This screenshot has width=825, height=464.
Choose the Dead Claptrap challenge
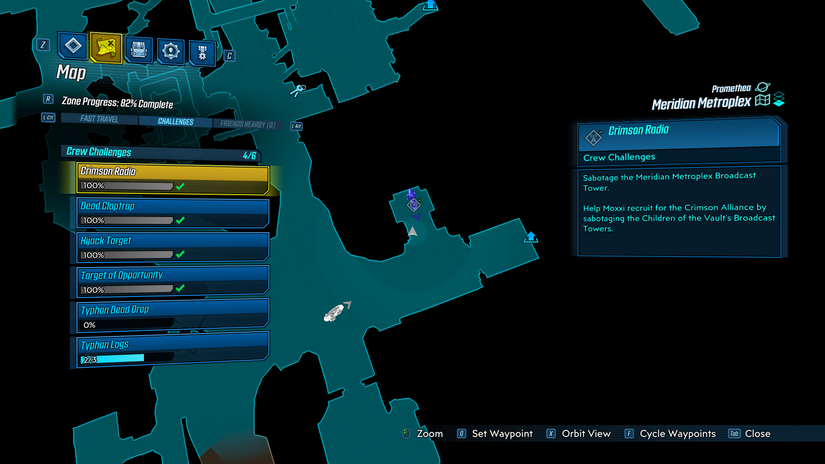(x=172, y=213)
